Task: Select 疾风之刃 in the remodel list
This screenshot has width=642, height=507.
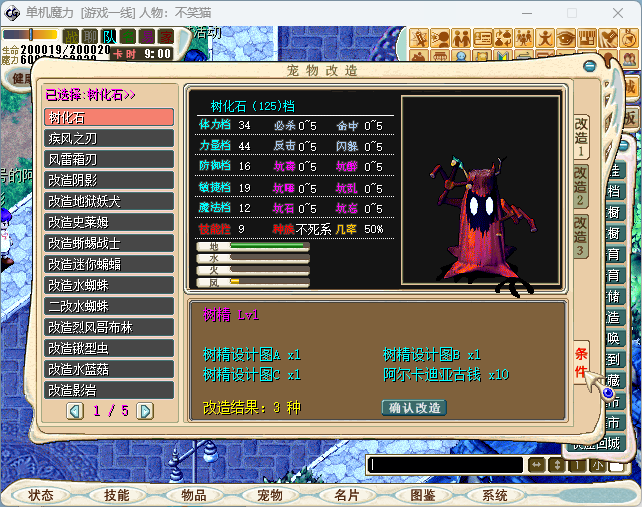Action: (x=110, y=138)
